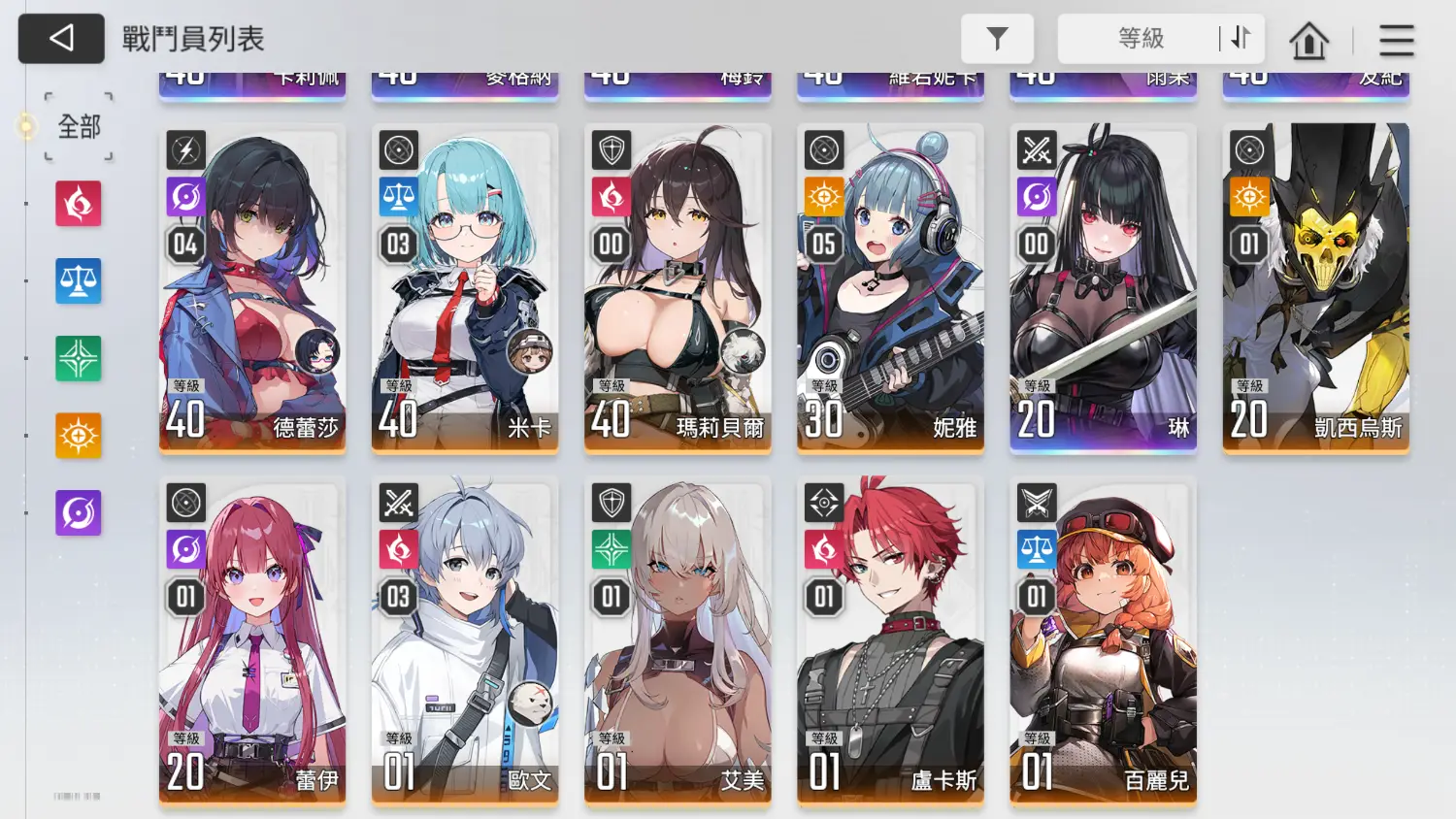Go back using the arrow button
Viewport: 1456px width, 819px height.
click(x=61, y=39)
